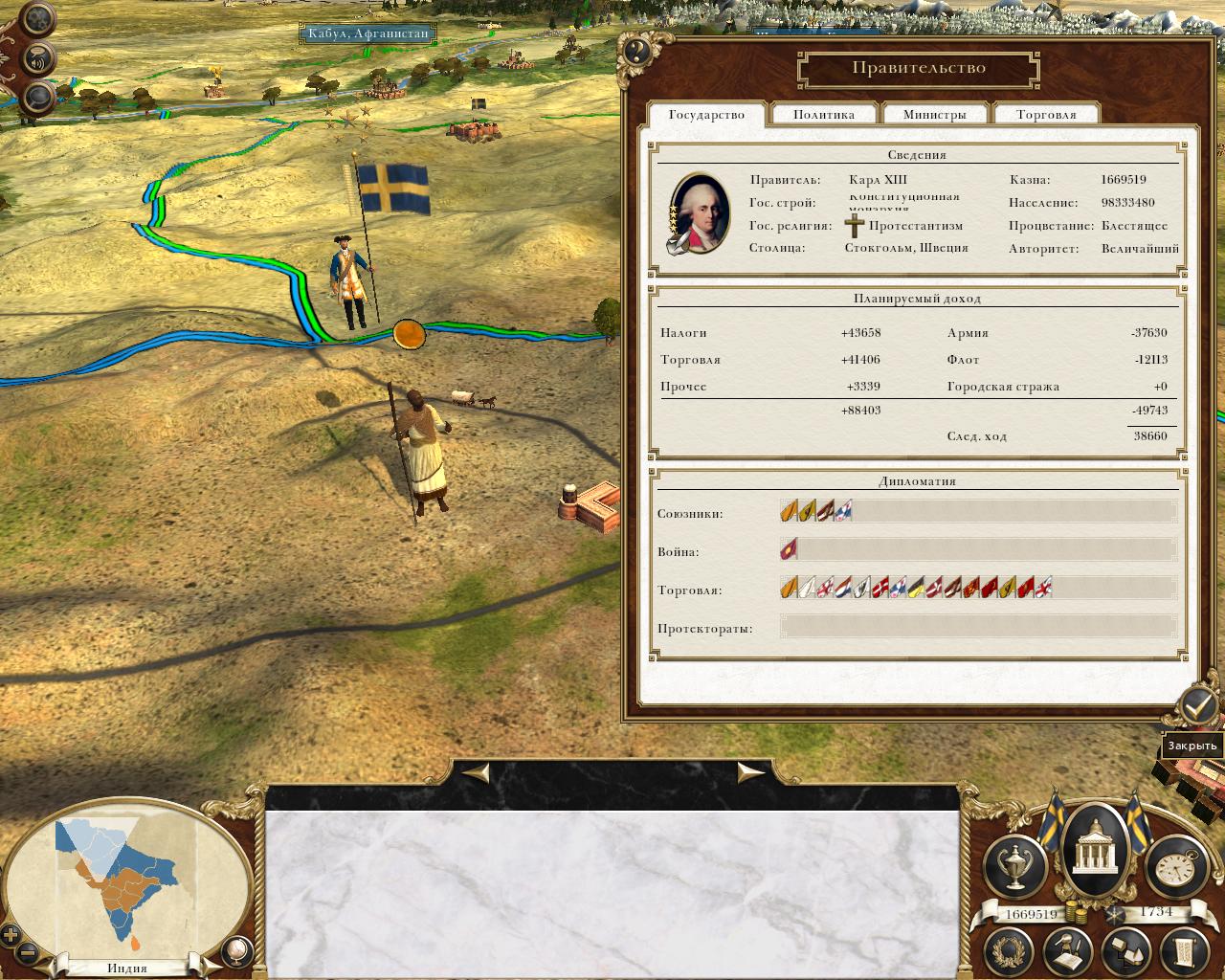The width and height of the screenshot is (1225, 980).
Task: Switch to the Государство tab
Action: 706,115
